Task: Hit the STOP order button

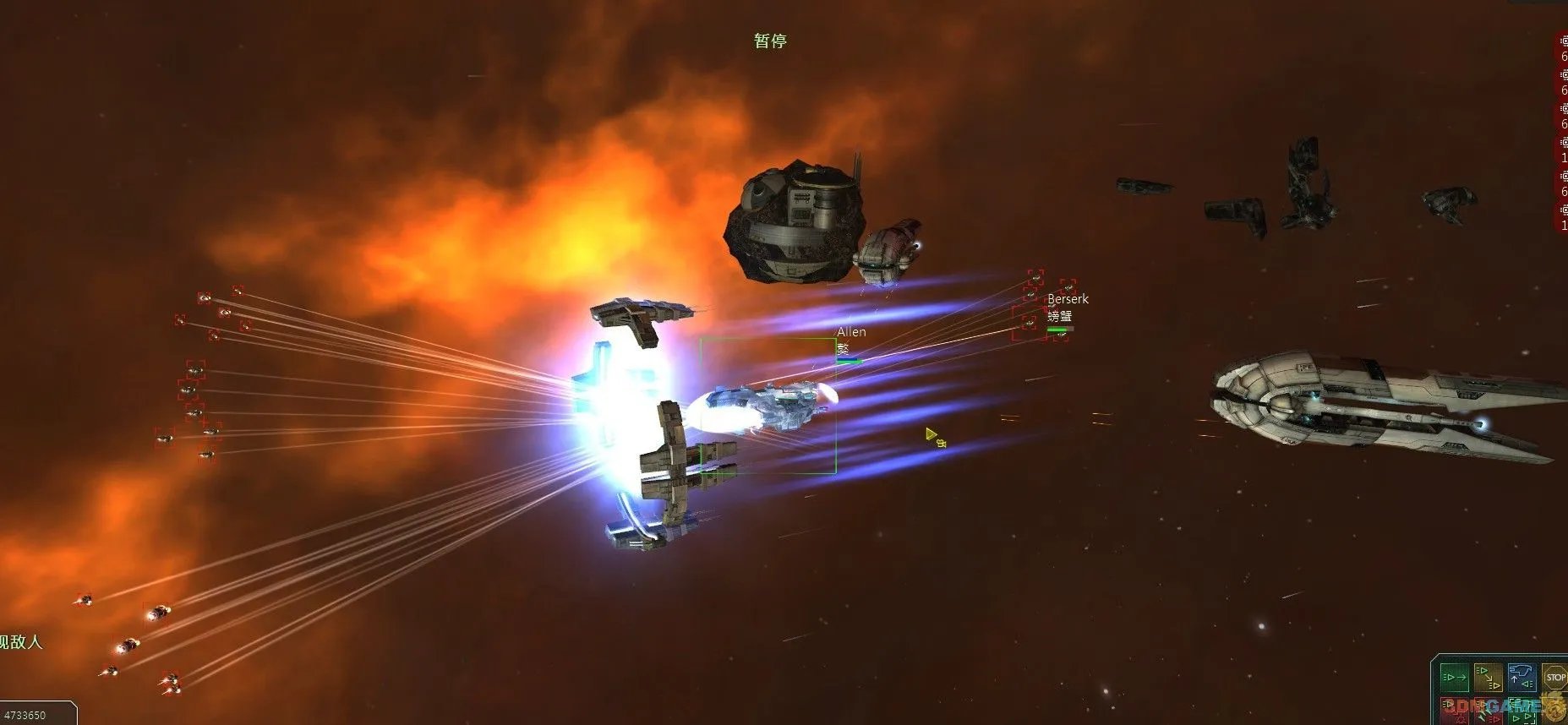Action: 1555,677
